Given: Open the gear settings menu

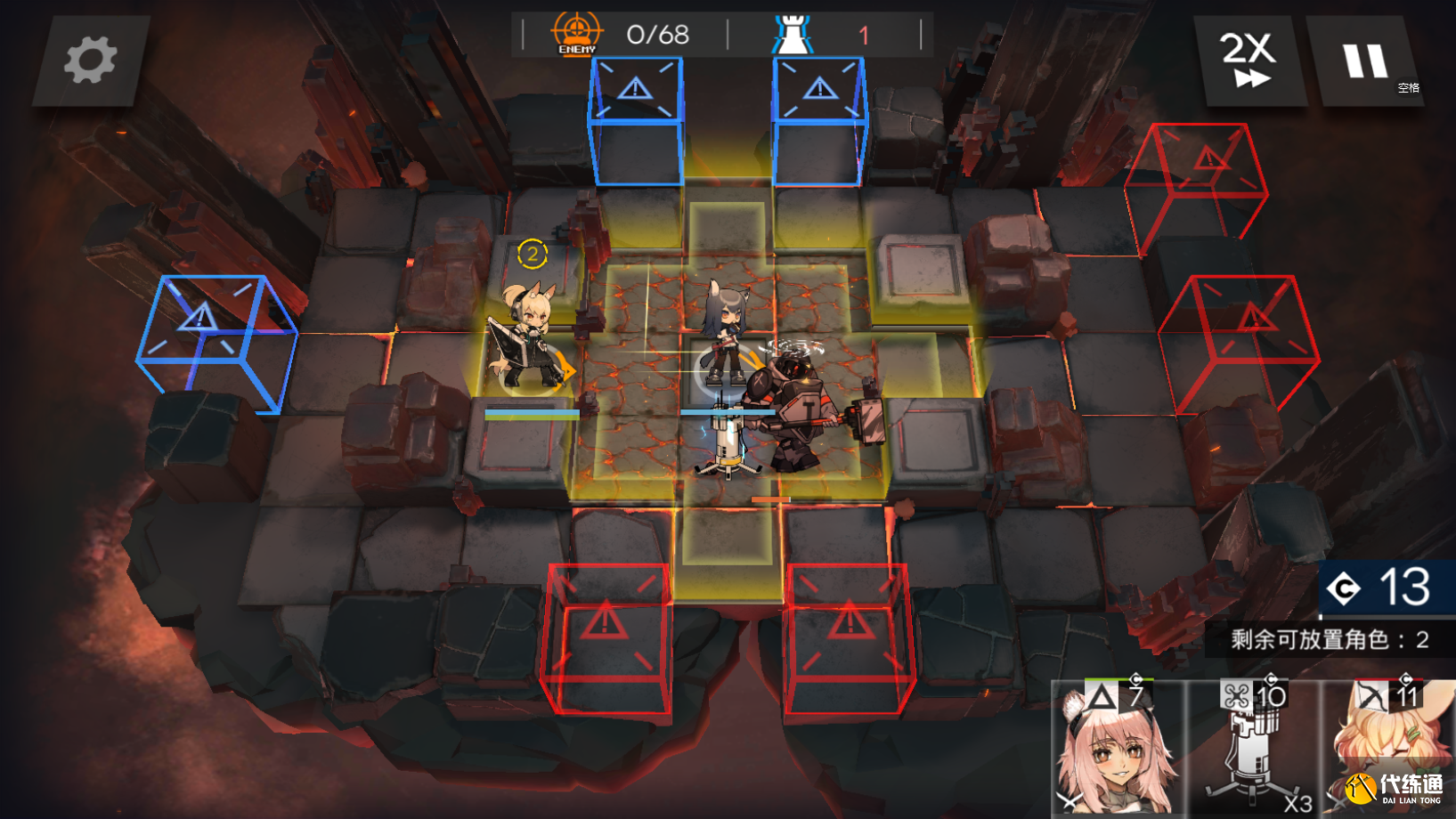Looking at the screenshot, I should click(x=90, y=61).
